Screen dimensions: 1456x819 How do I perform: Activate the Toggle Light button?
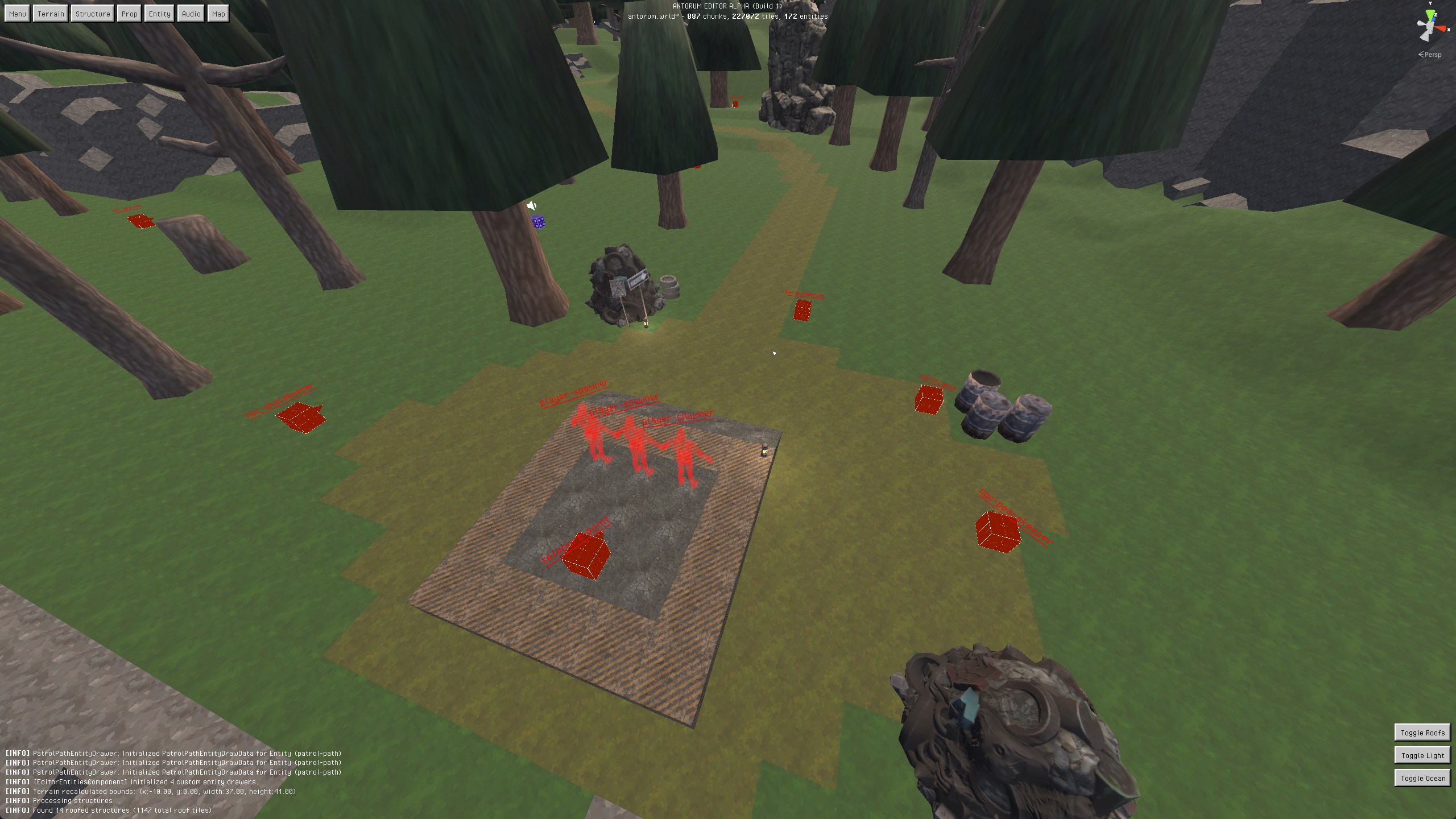click(1422, 755)
